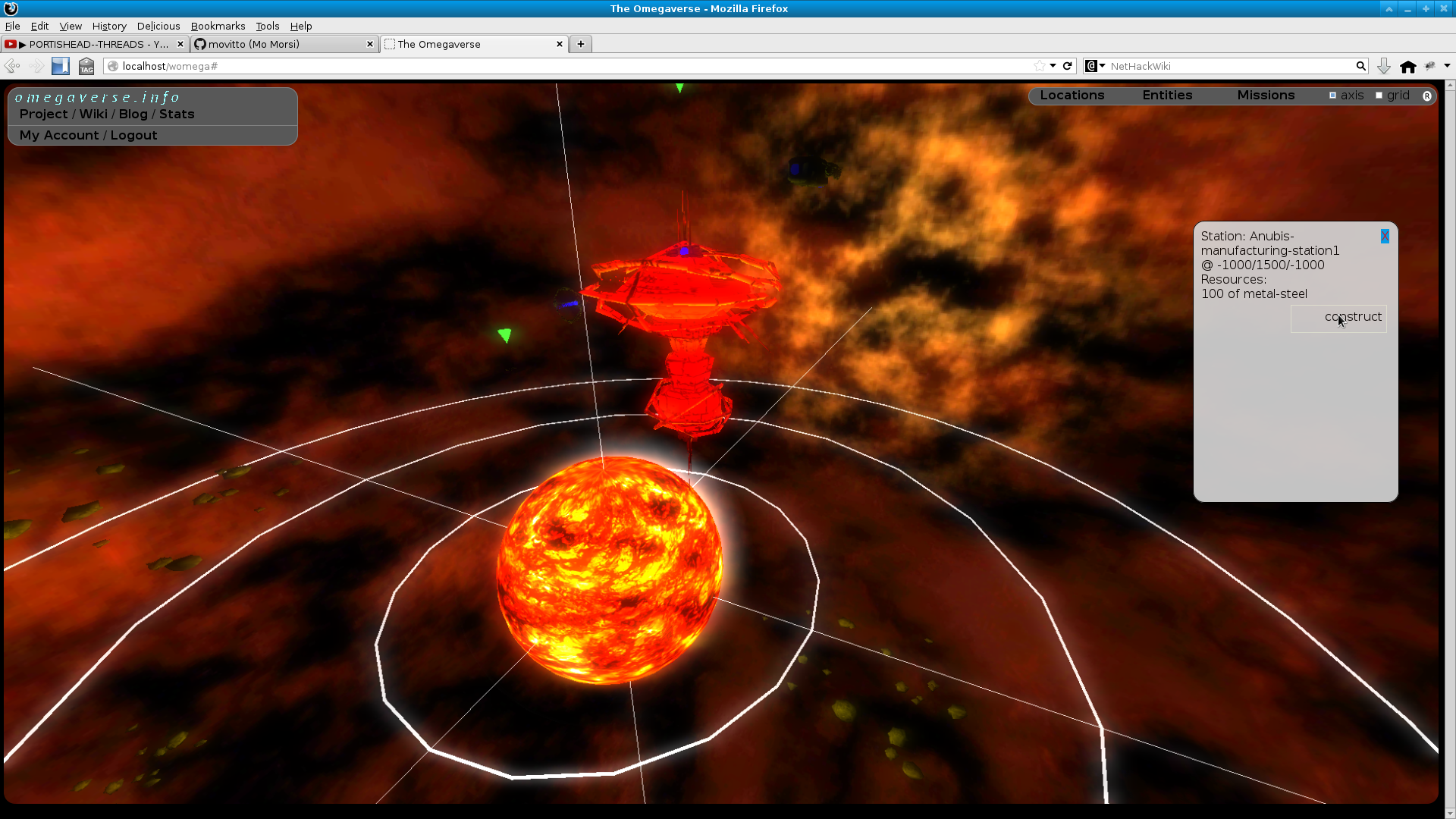This screenshot has width=1456, height=819.
Task: Click the site identity globe in the address bar
Action: (113, 66)
